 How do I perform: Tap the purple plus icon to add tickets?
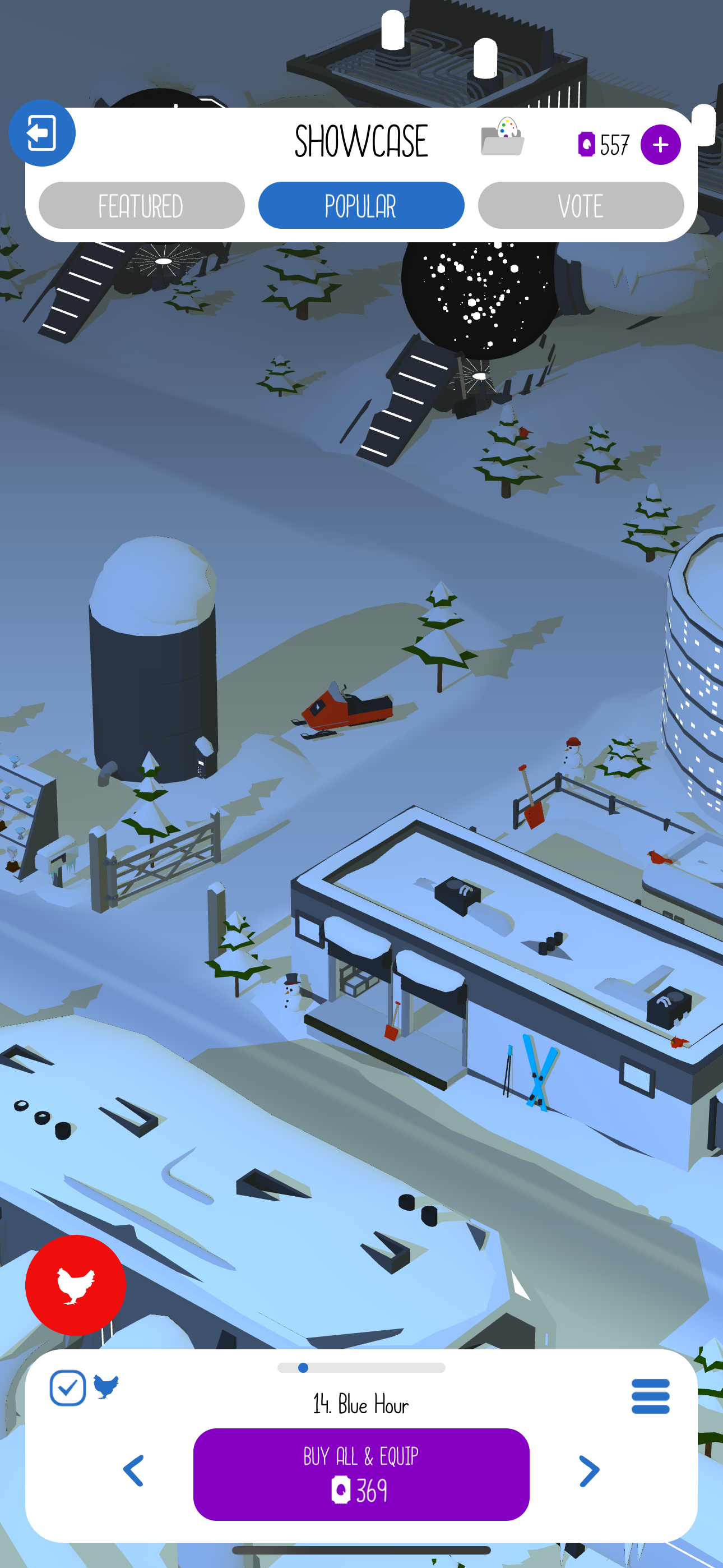click(x=660, y=144)
